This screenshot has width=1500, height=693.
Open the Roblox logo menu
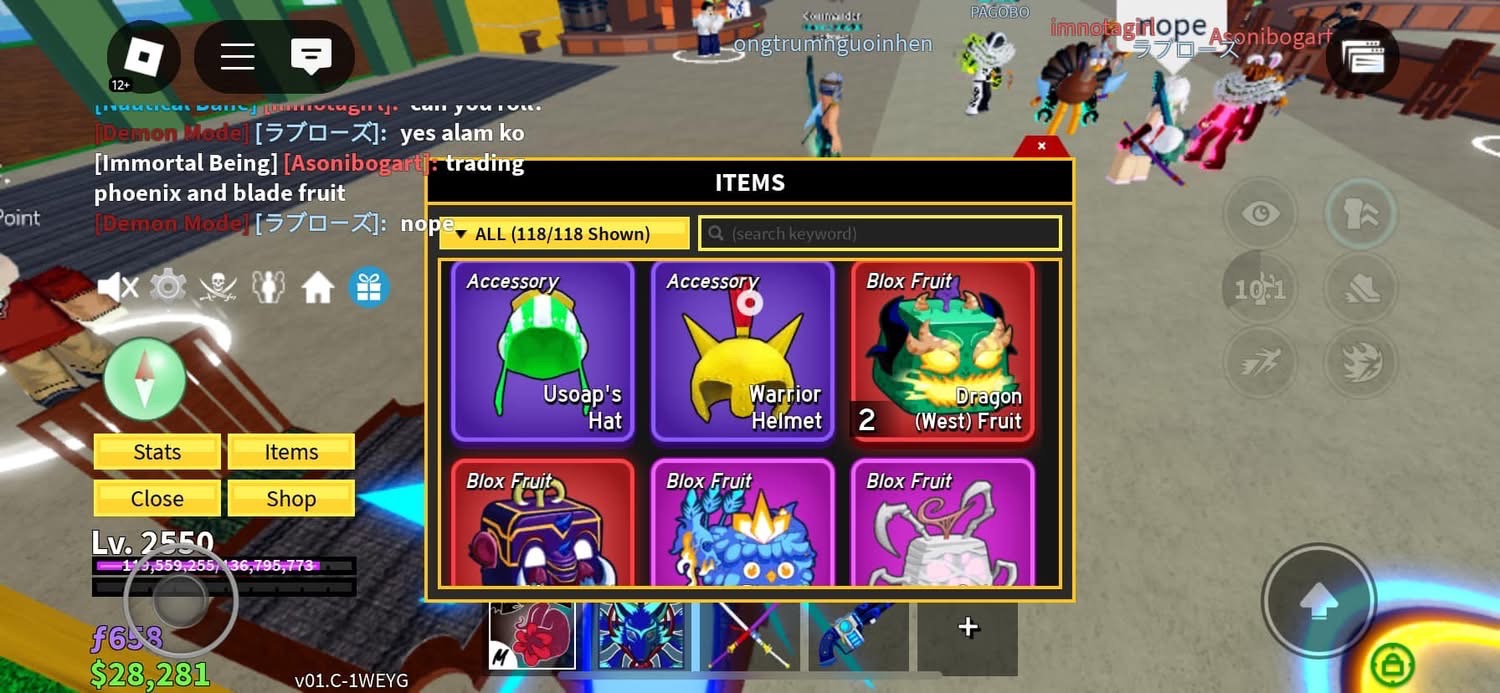144,57
